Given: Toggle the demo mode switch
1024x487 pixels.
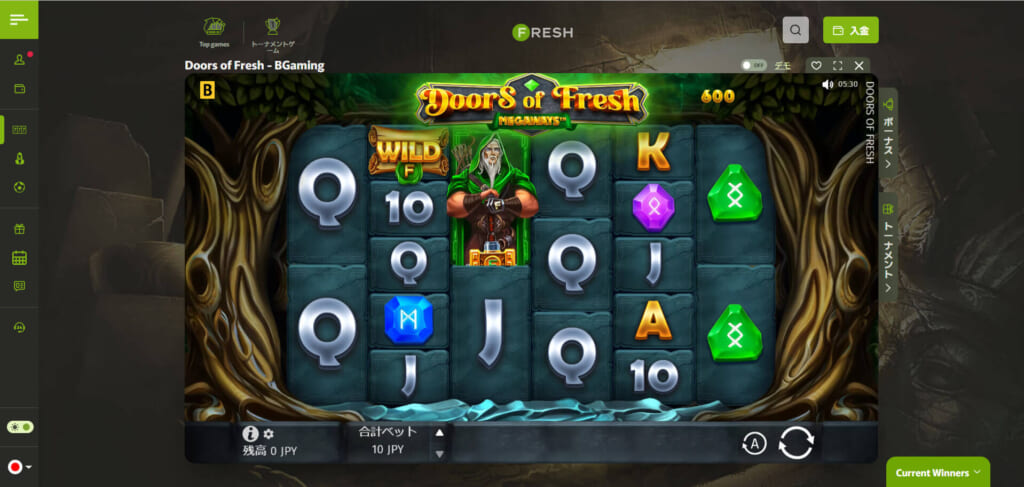Looking at the screenshot, I should coord(752,65).
